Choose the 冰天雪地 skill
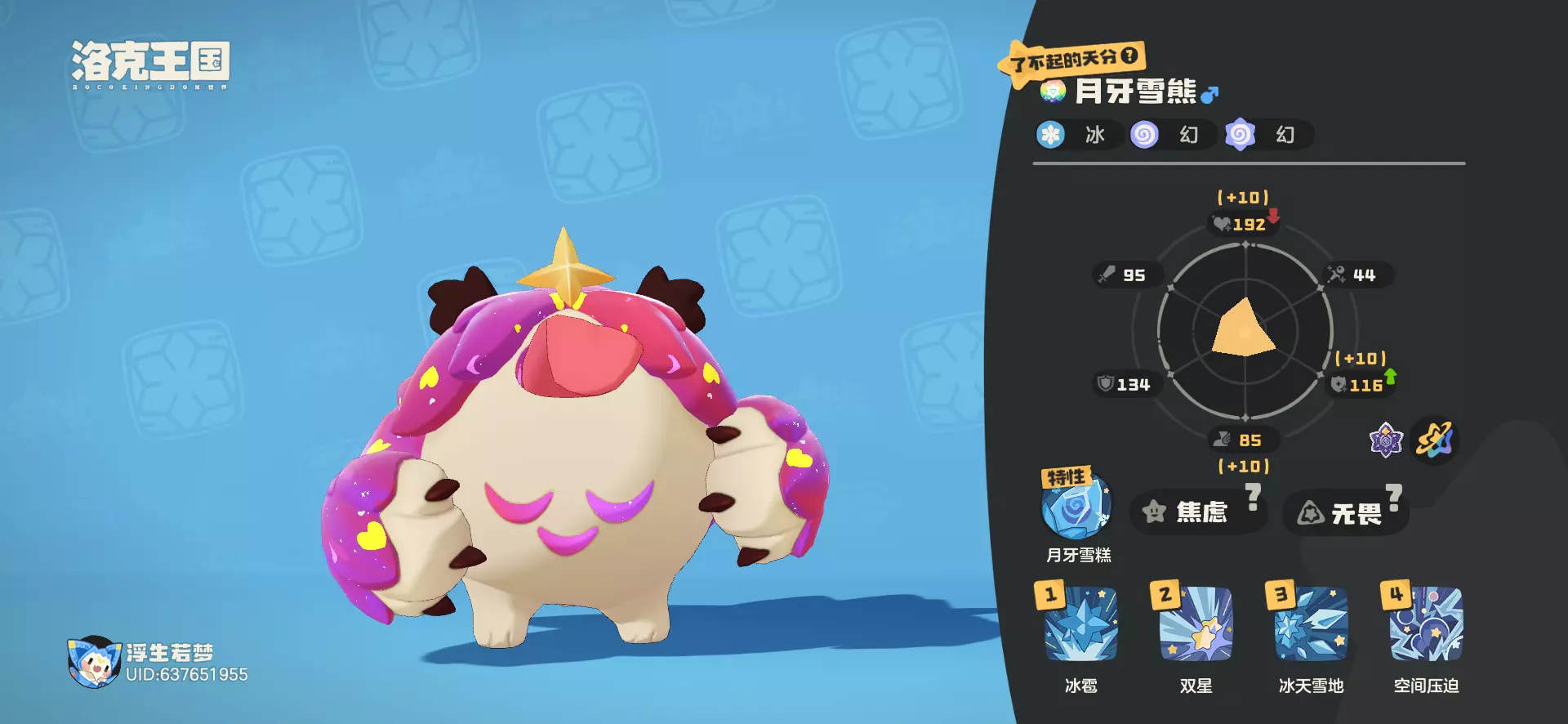This screenshot has height=724, width=1568. tap(1311, 625)
